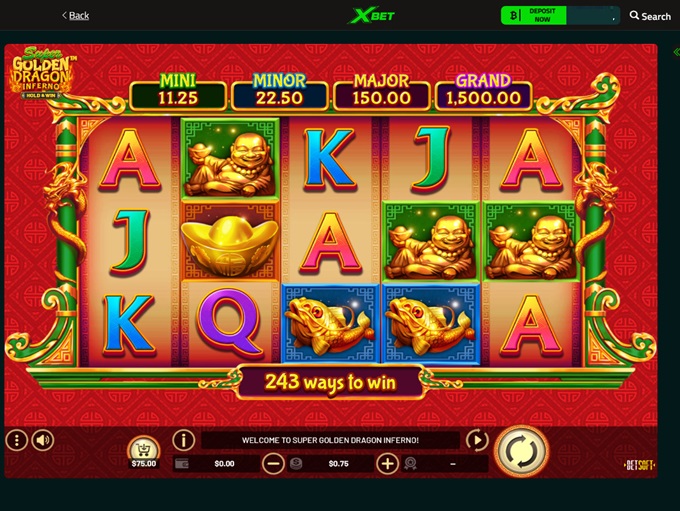Viewport: 680px width, 511px height.
Task: Buy the feature with the $75.00 cart button
Action: [x=144, y=453]
